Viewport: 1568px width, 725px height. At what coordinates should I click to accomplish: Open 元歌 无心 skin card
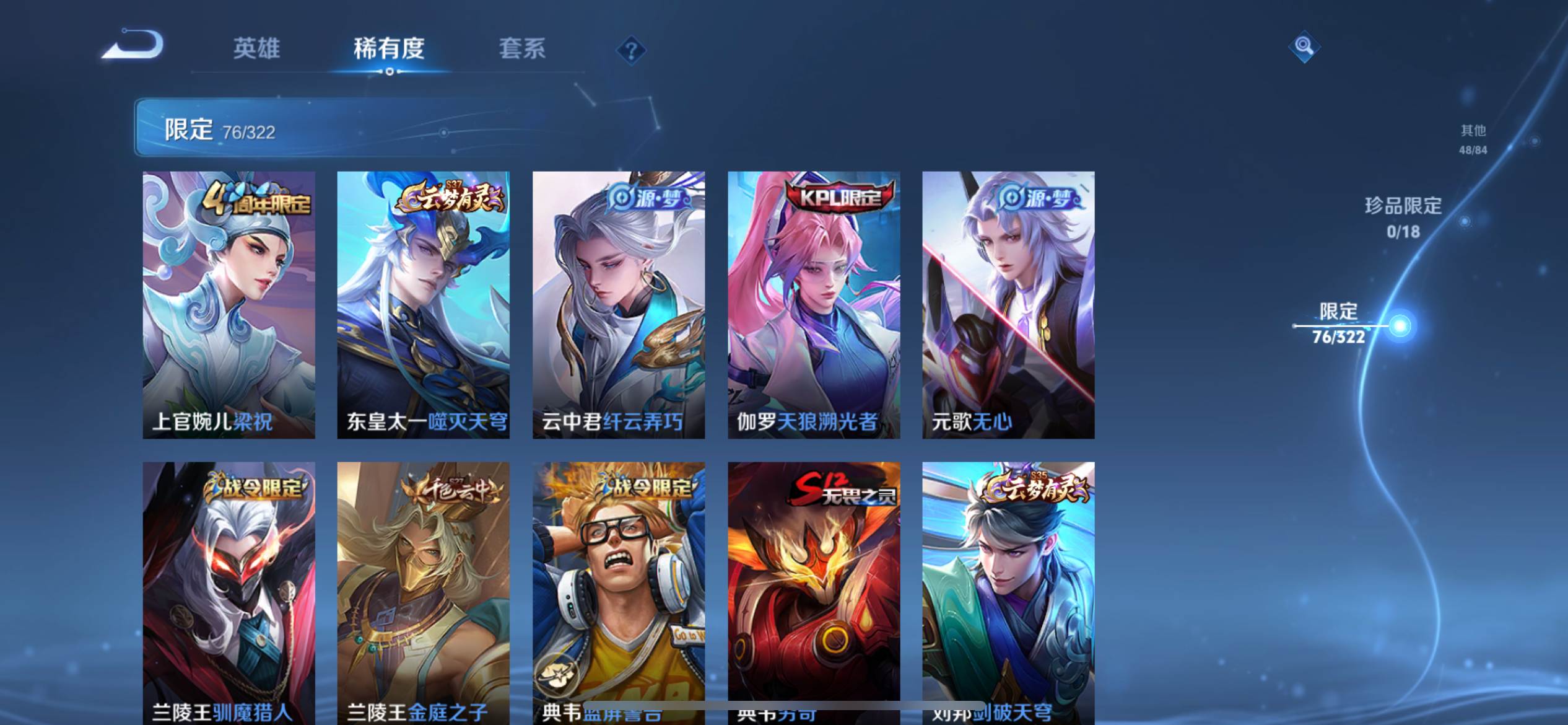pos(1008,305)
